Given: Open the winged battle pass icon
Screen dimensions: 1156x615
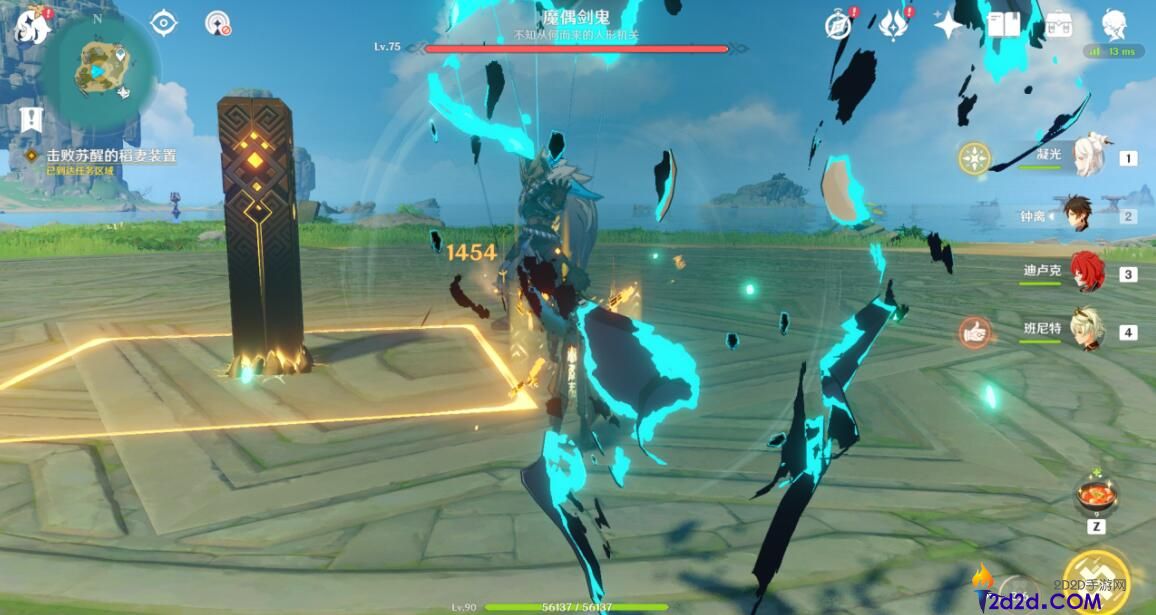Looking at the screenshot, I should point(892,25).
